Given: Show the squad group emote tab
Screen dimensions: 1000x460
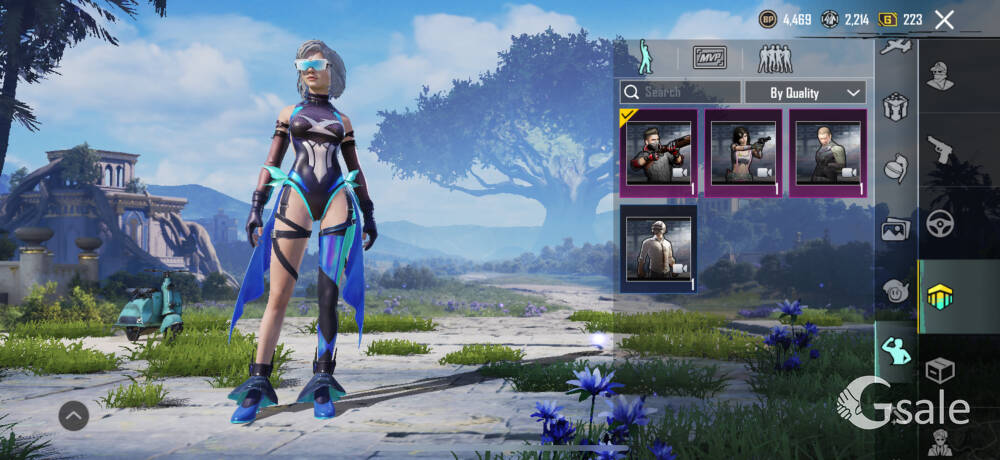Looking at the screenshot, I should [775, 58].
